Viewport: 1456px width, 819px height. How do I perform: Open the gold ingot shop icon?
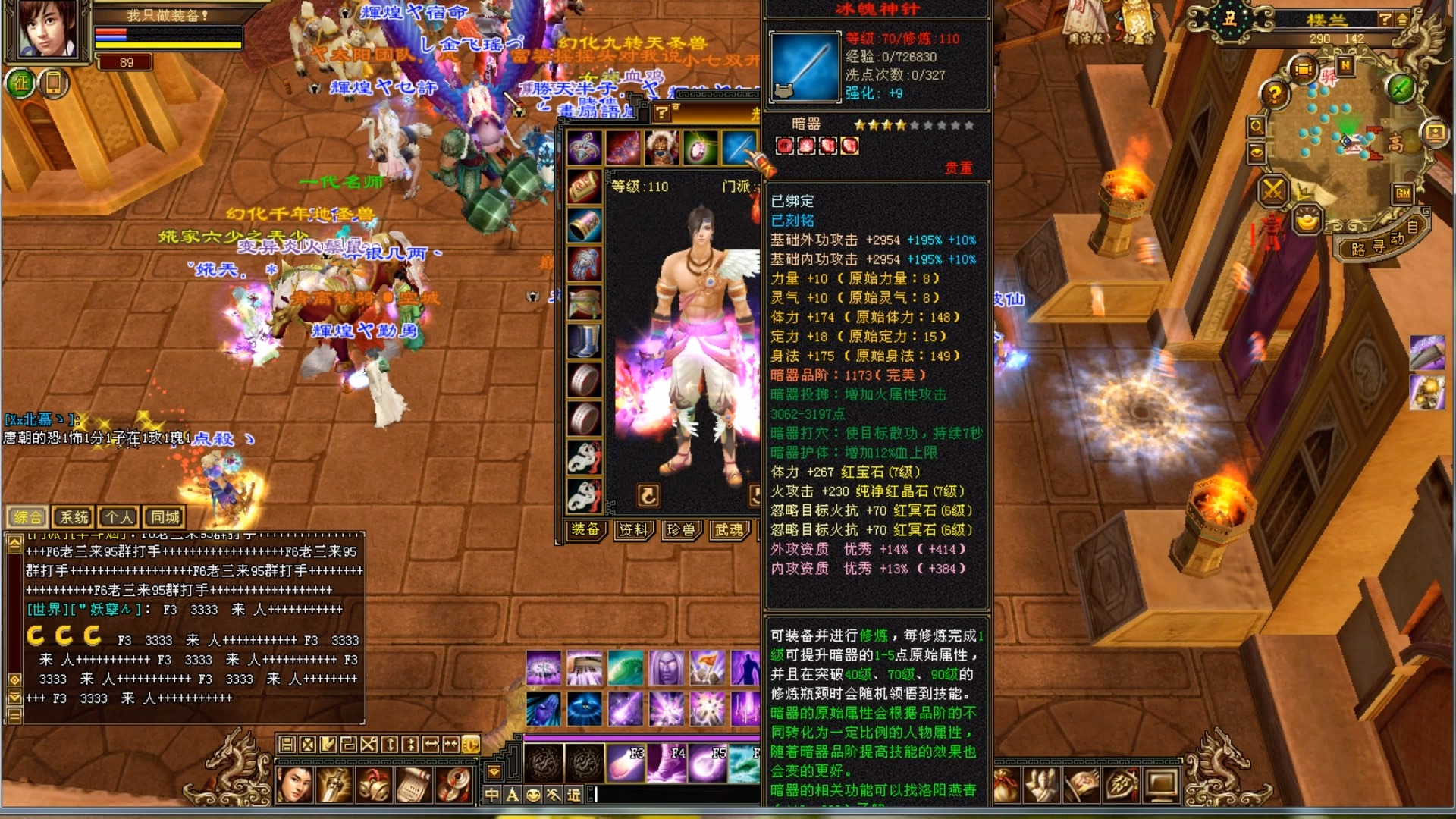pos(1307,221)
